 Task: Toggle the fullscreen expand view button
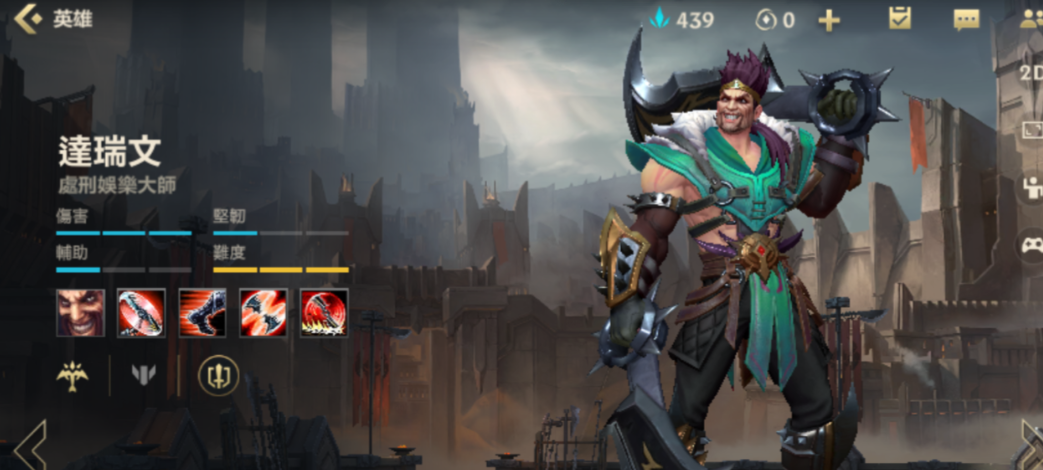click(x=1031, y=130)
